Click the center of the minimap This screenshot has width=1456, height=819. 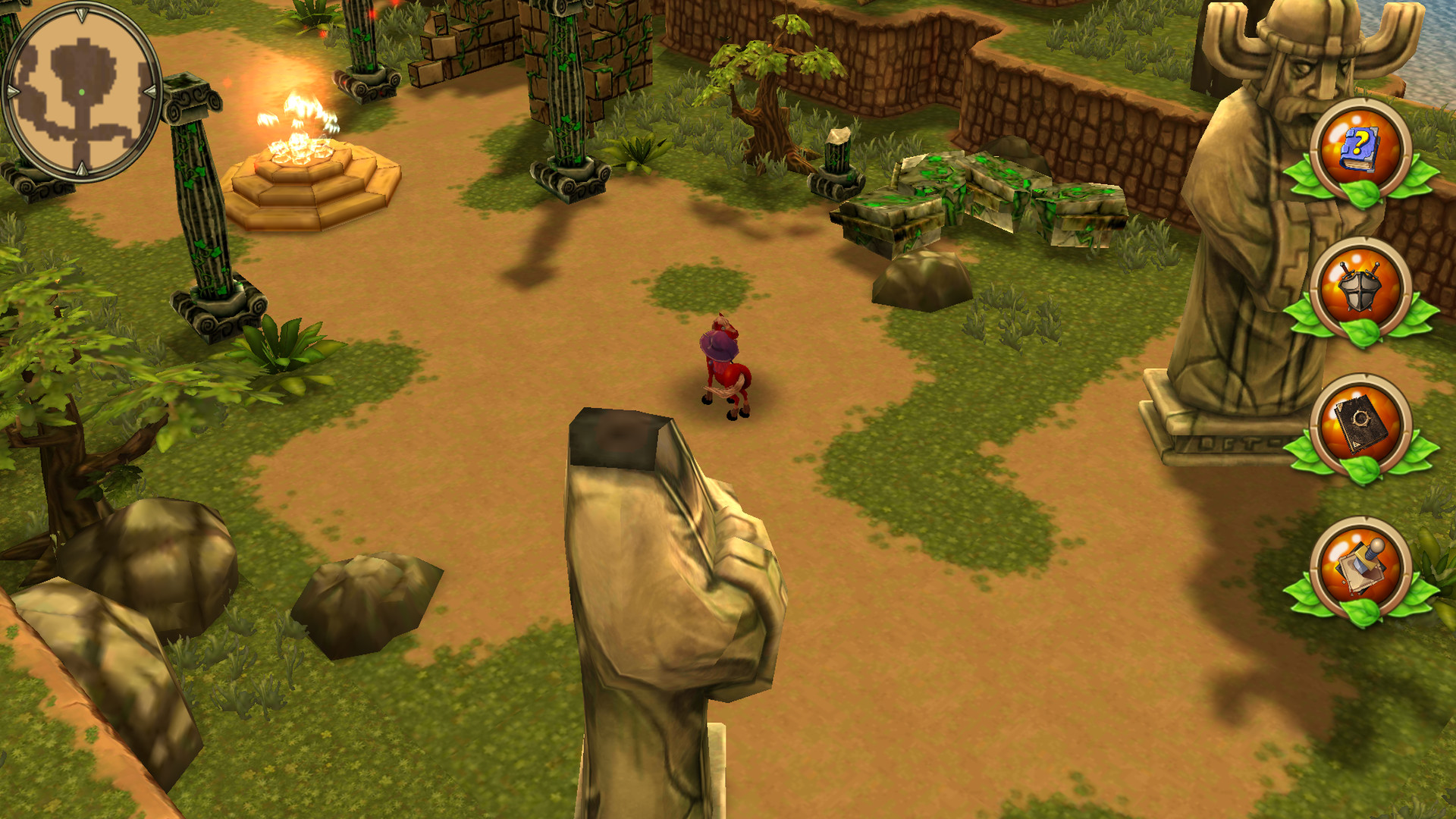(x=83, y=93)
